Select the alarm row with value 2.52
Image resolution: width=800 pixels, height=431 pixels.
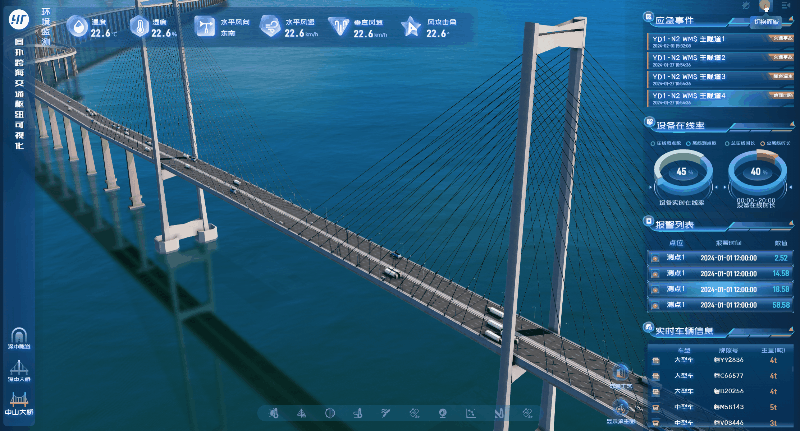pos(720,258)
